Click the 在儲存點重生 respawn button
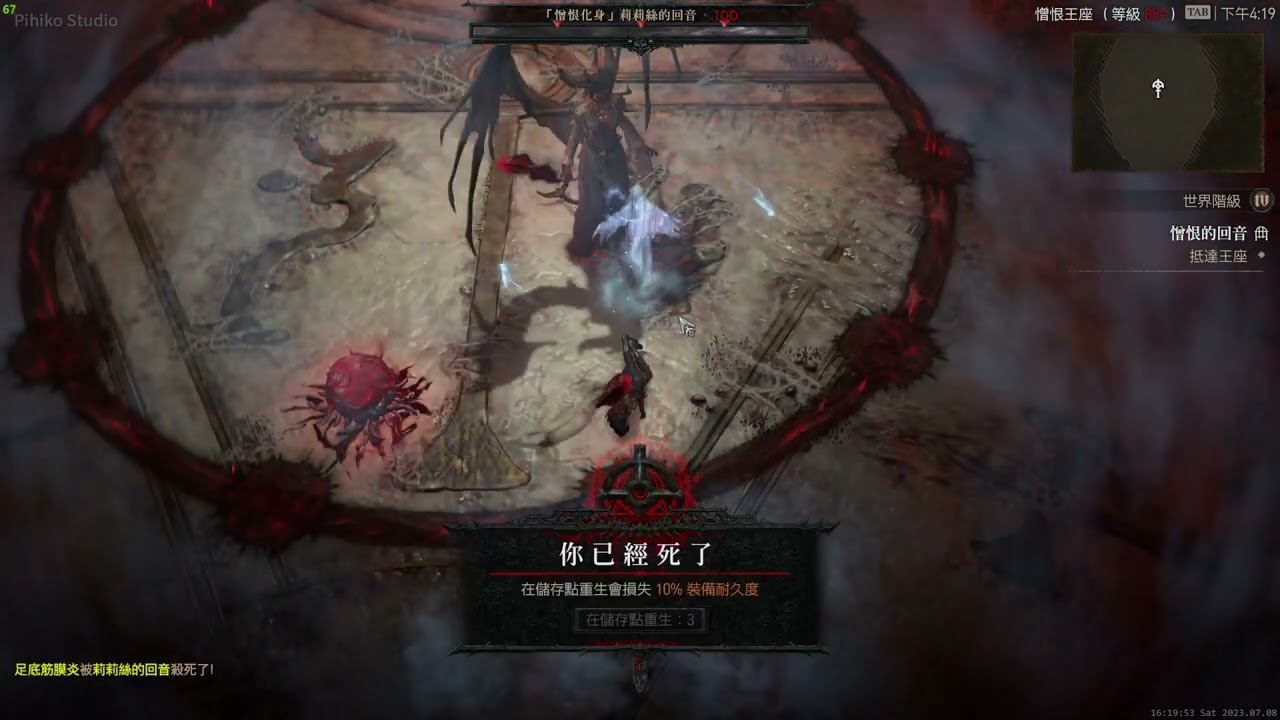Viewport: 1280px width, 720px height. coord(640,620)
